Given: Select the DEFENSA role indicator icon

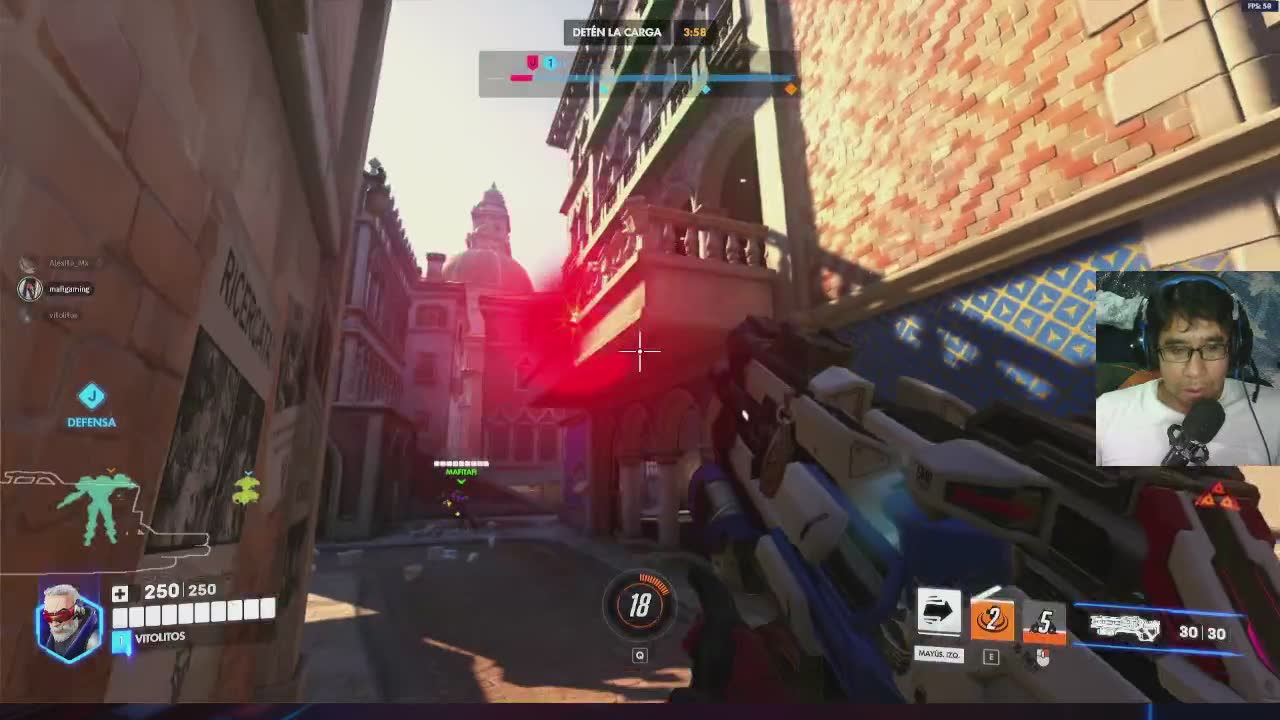Looking at the screenshot, I should [91, 396].
